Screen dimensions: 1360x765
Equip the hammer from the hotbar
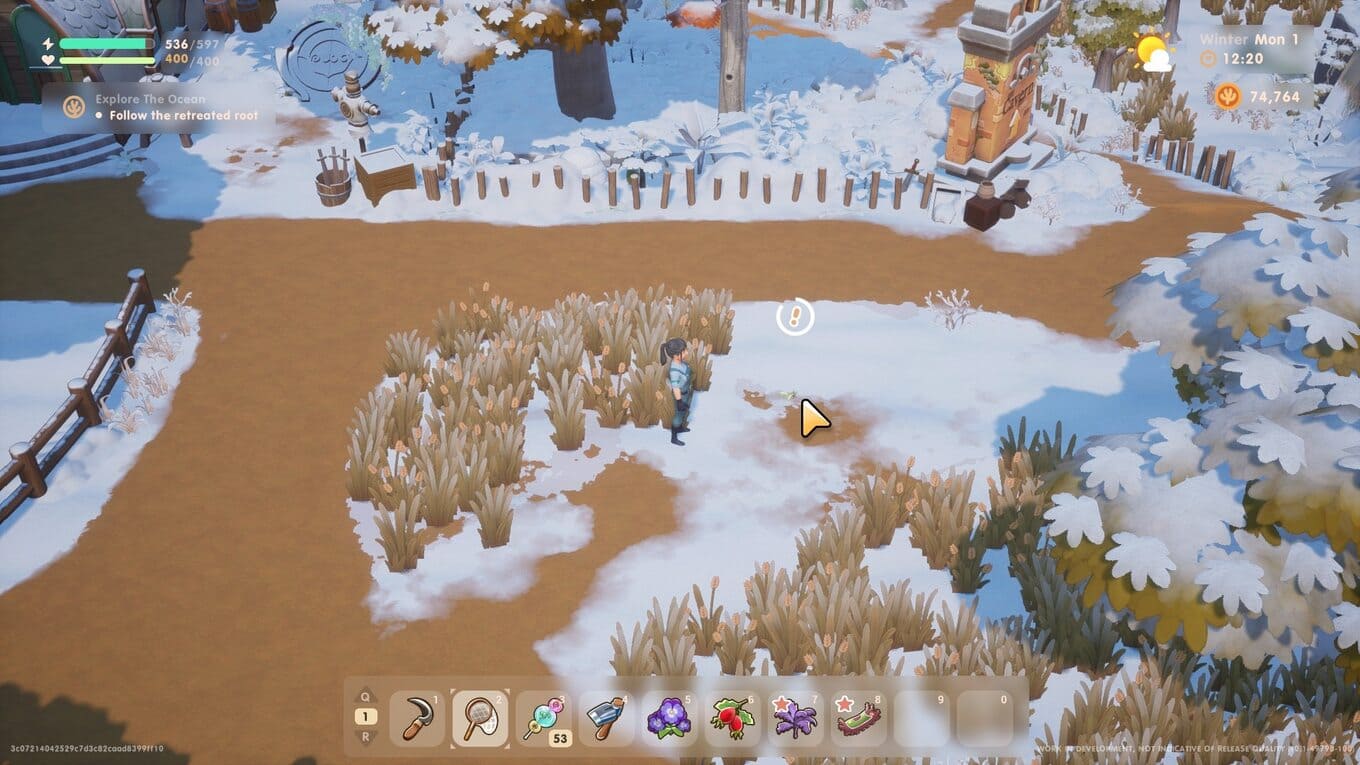pos(606,718)
